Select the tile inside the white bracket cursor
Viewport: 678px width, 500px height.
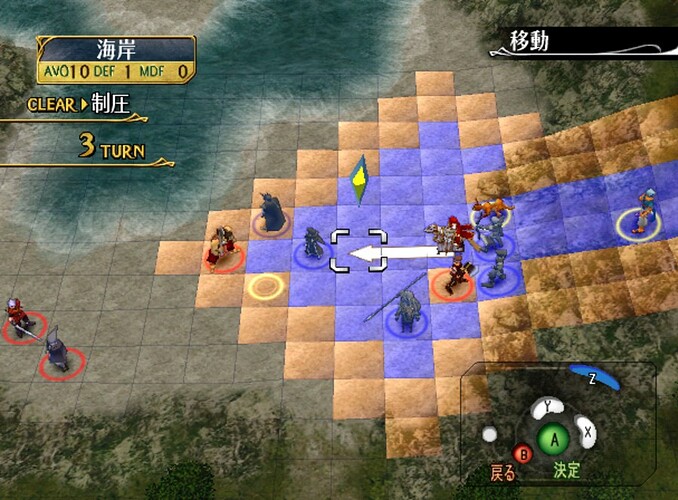(x=353, y=249)
